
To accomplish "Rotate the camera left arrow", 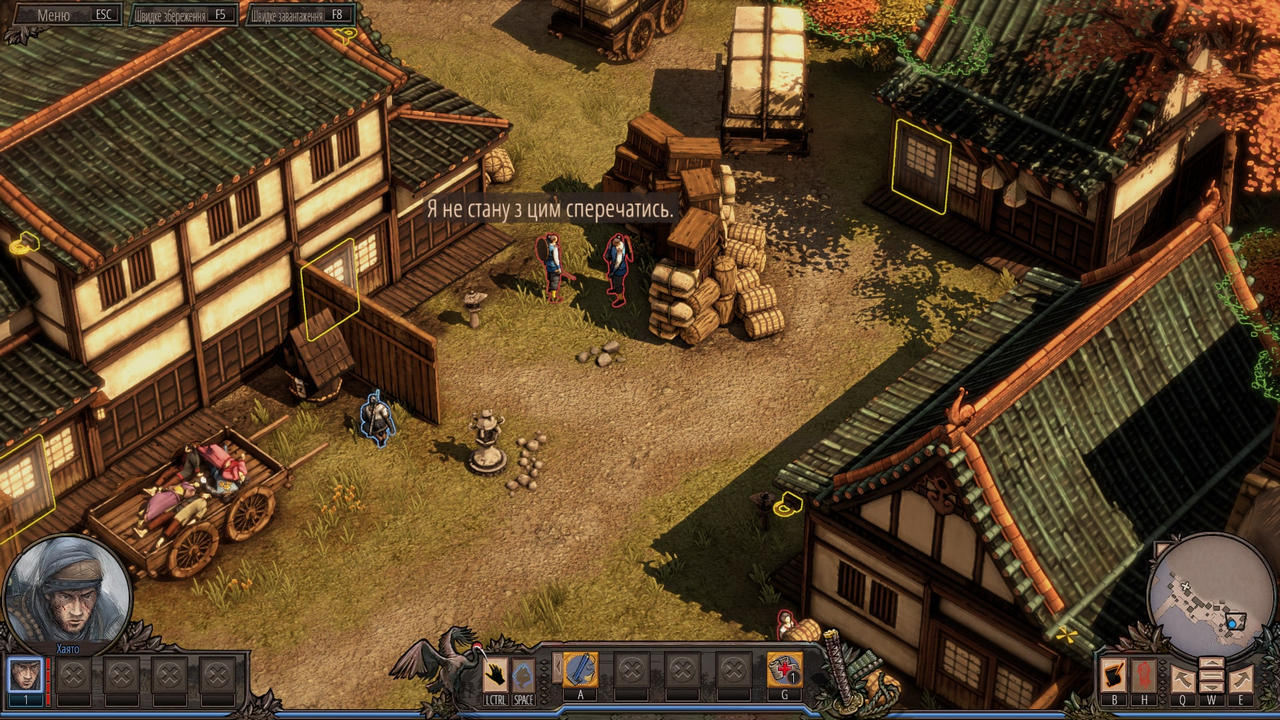I will point(1183,679).
